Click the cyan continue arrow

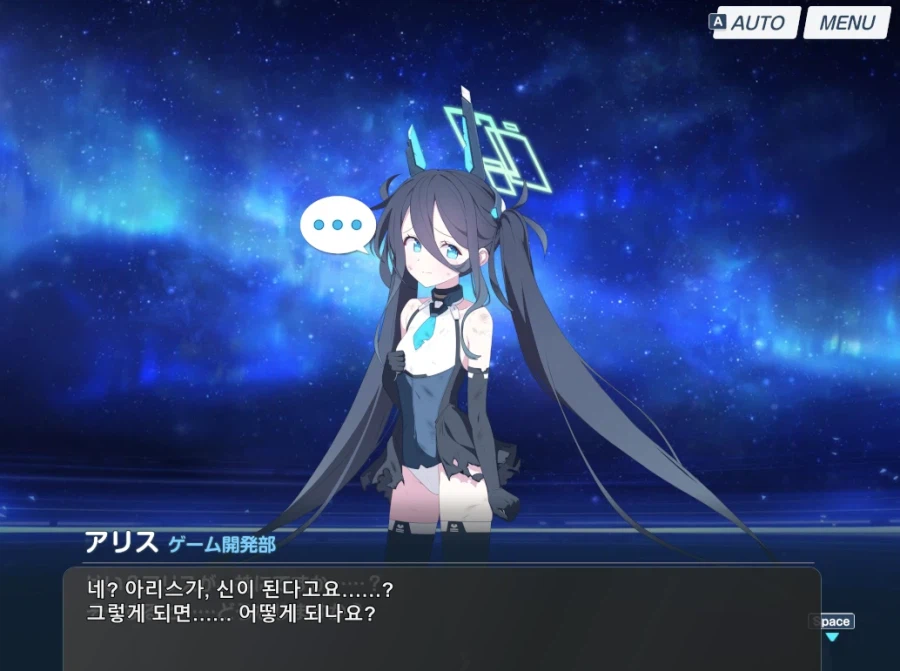pos(831,637)
